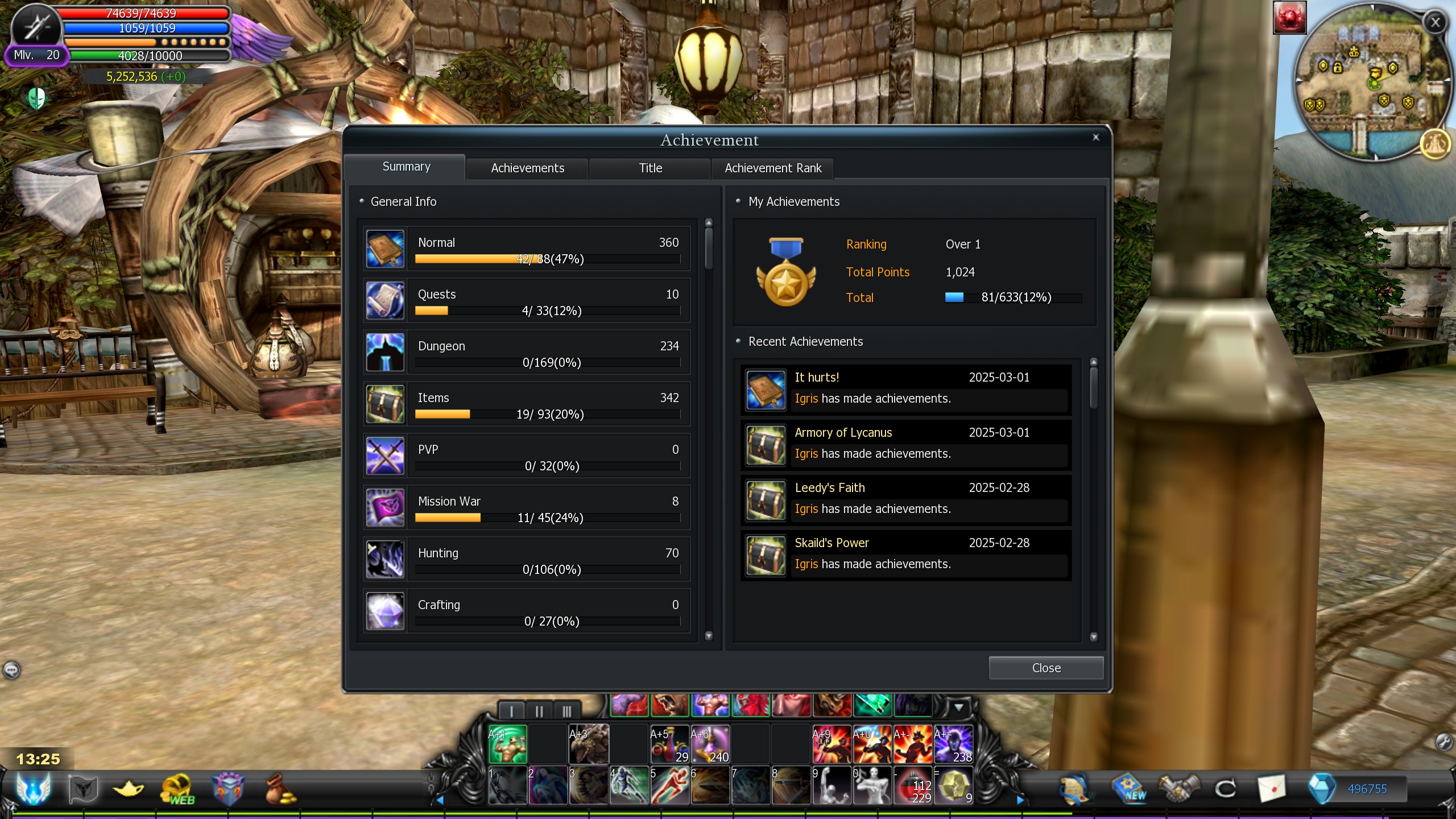The height and width of the screenshot is (819, 1456).
Task: Click the Close button in Achievement window
Action: click(x=1045, y=668)
